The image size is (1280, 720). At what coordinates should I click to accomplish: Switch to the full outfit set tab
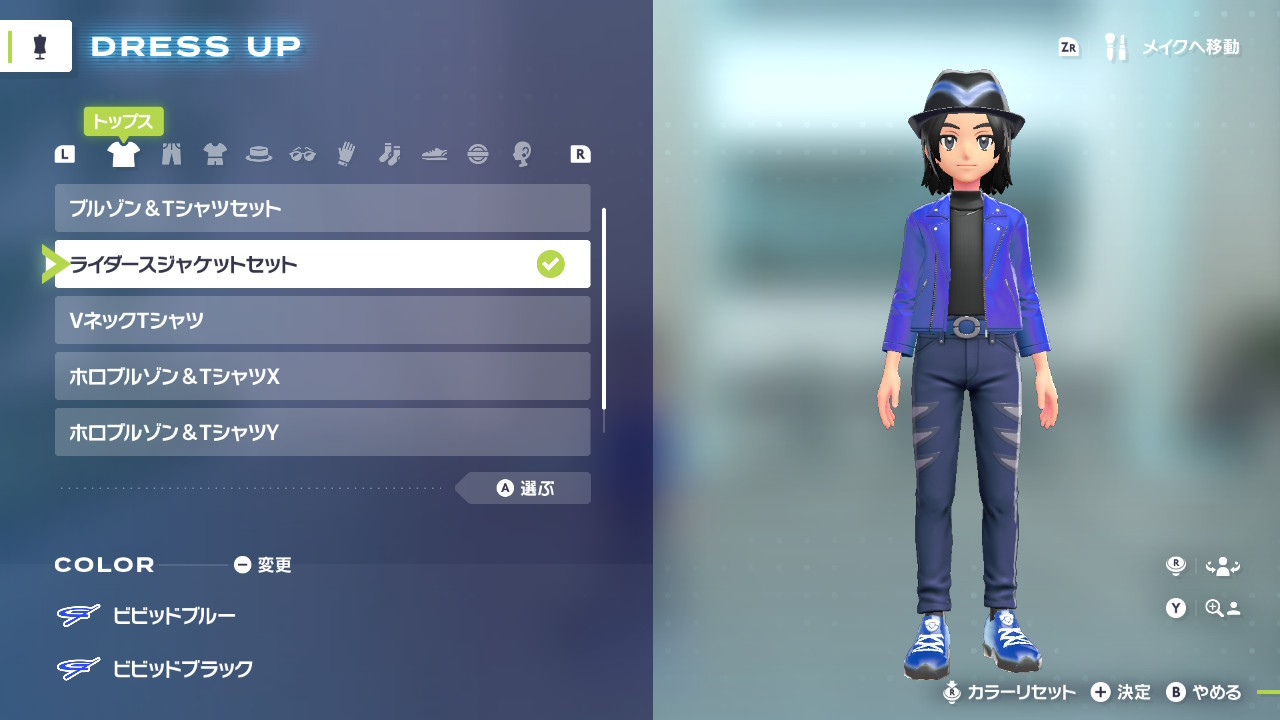215,154
